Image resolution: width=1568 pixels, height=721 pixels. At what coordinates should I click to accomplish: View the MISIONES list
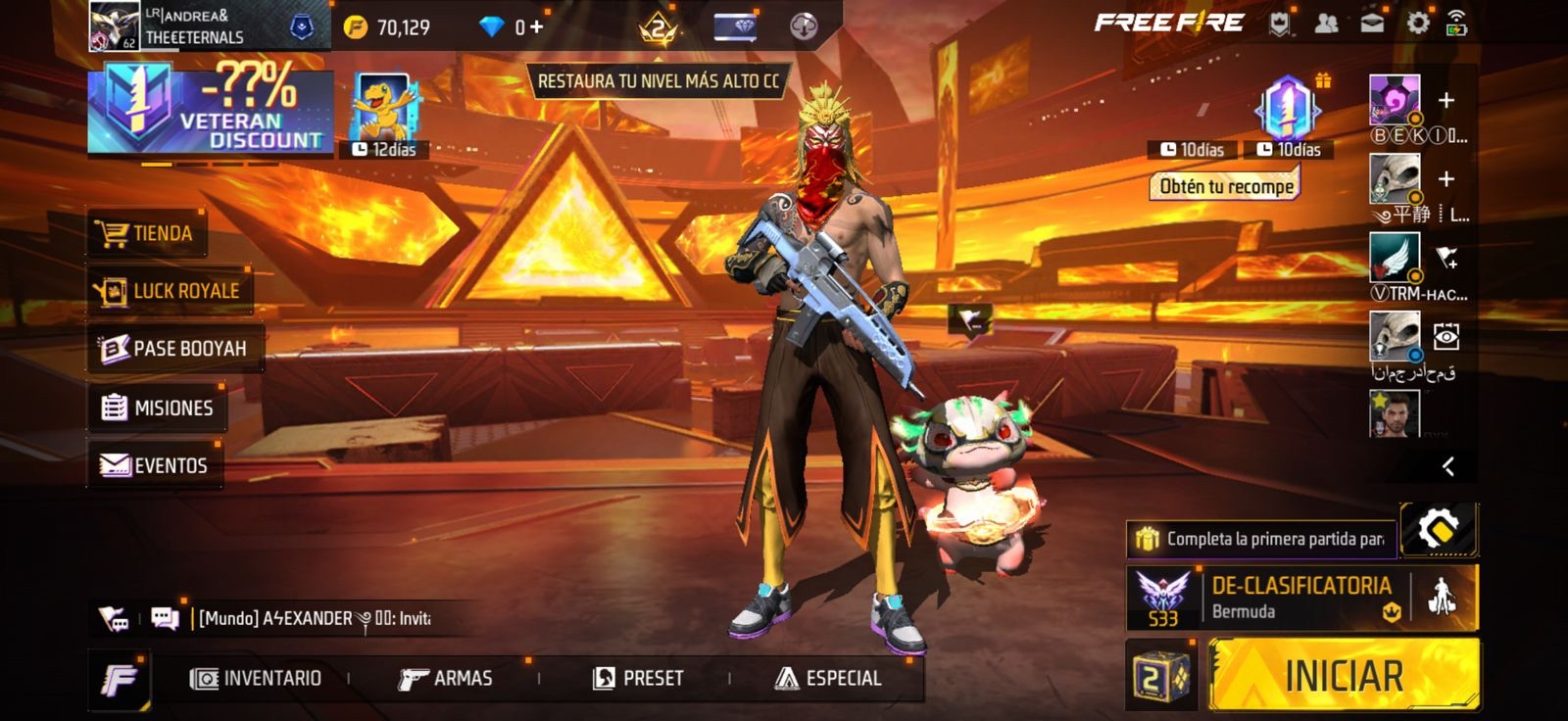[x=158, y=408]
